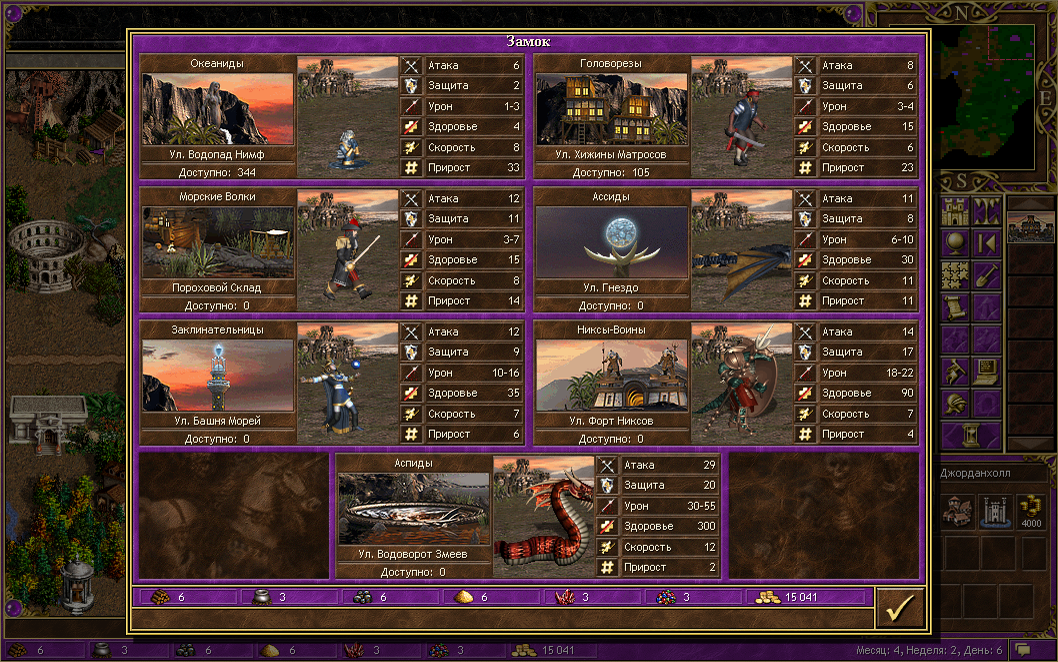
Task: Pick the Sorceresses Tower of Seas
Action: (217, 375)
